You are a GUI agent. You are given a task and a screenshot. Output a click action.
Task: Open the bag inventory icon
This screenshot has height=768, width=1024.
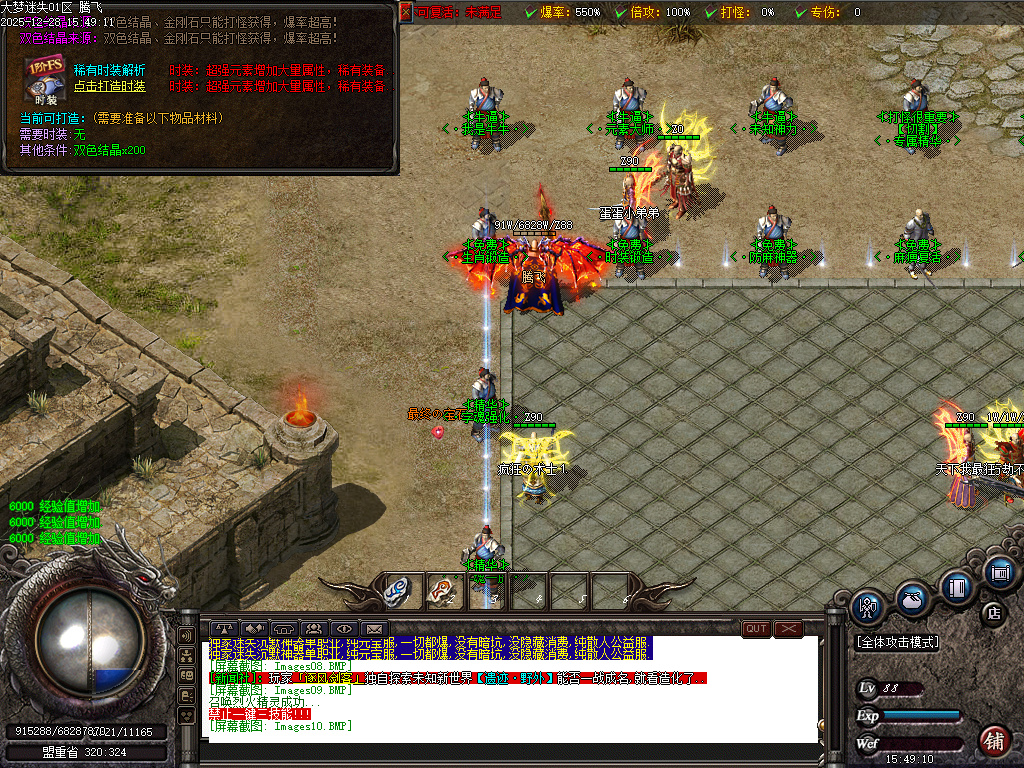(x=912, y=598)
